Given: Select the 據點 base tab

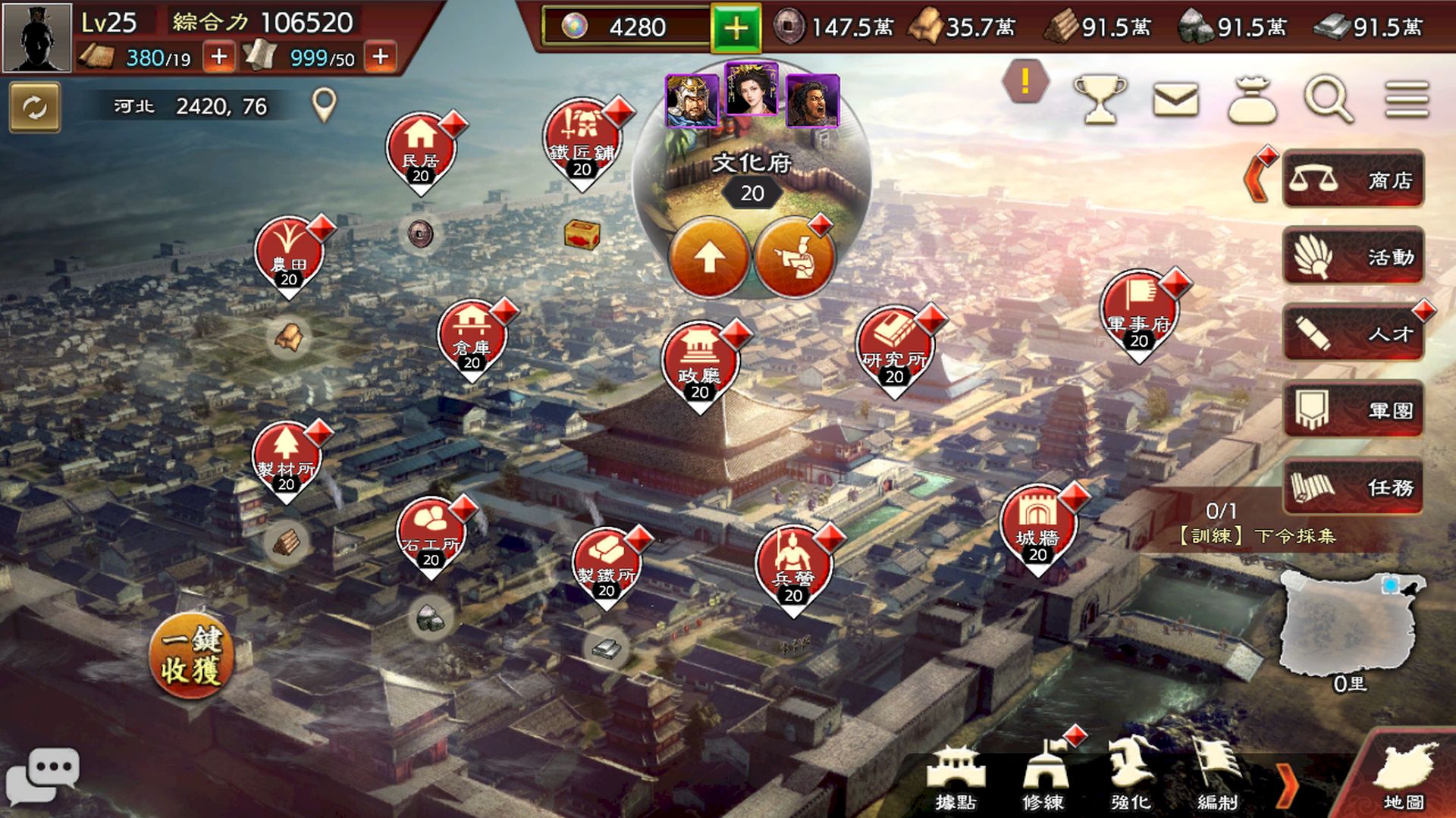Looking at the screenshot, I should coord(955,777).
